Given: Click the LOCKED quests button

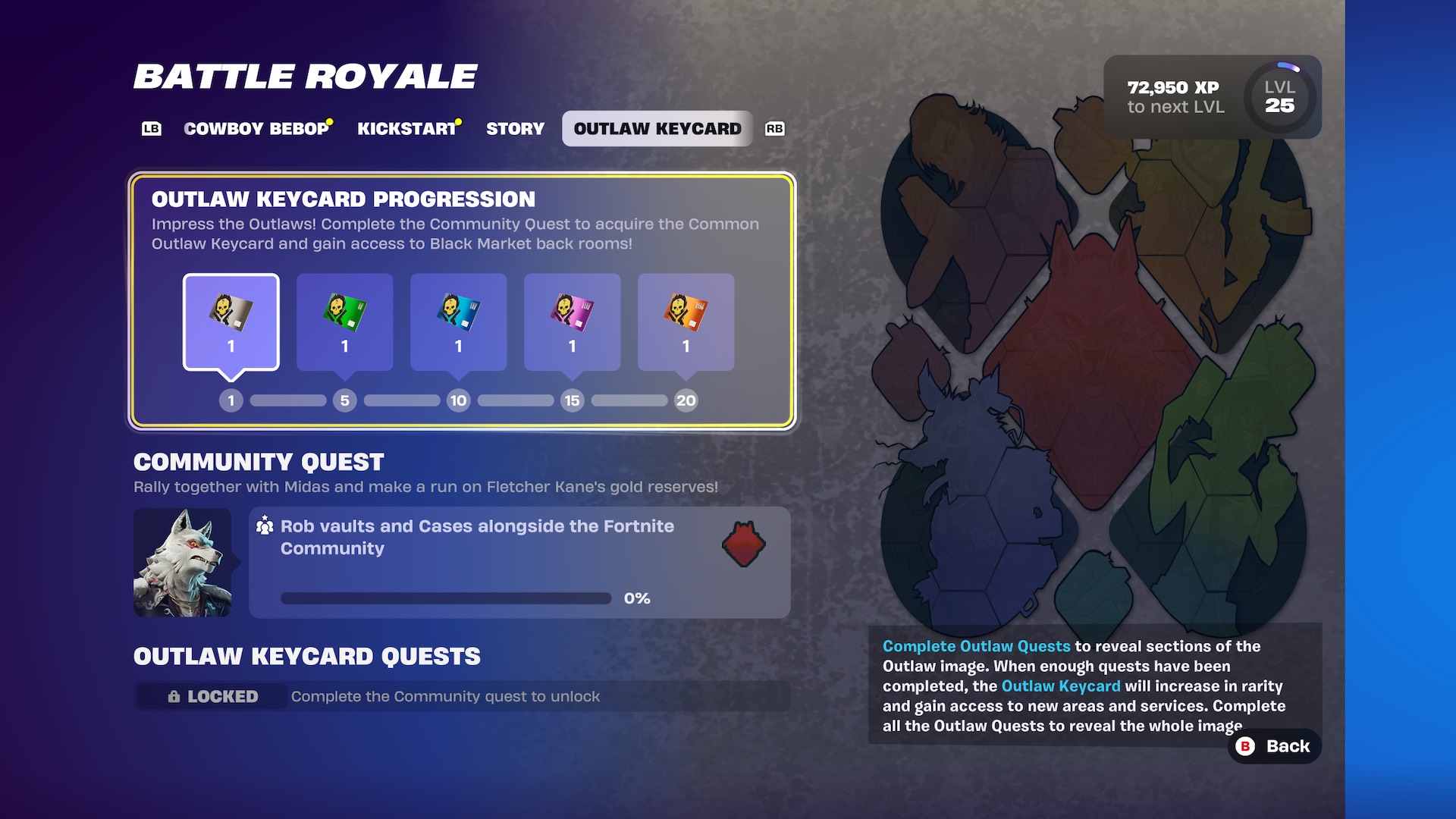Looking at the screenshot, I should [x=210, y=696].
